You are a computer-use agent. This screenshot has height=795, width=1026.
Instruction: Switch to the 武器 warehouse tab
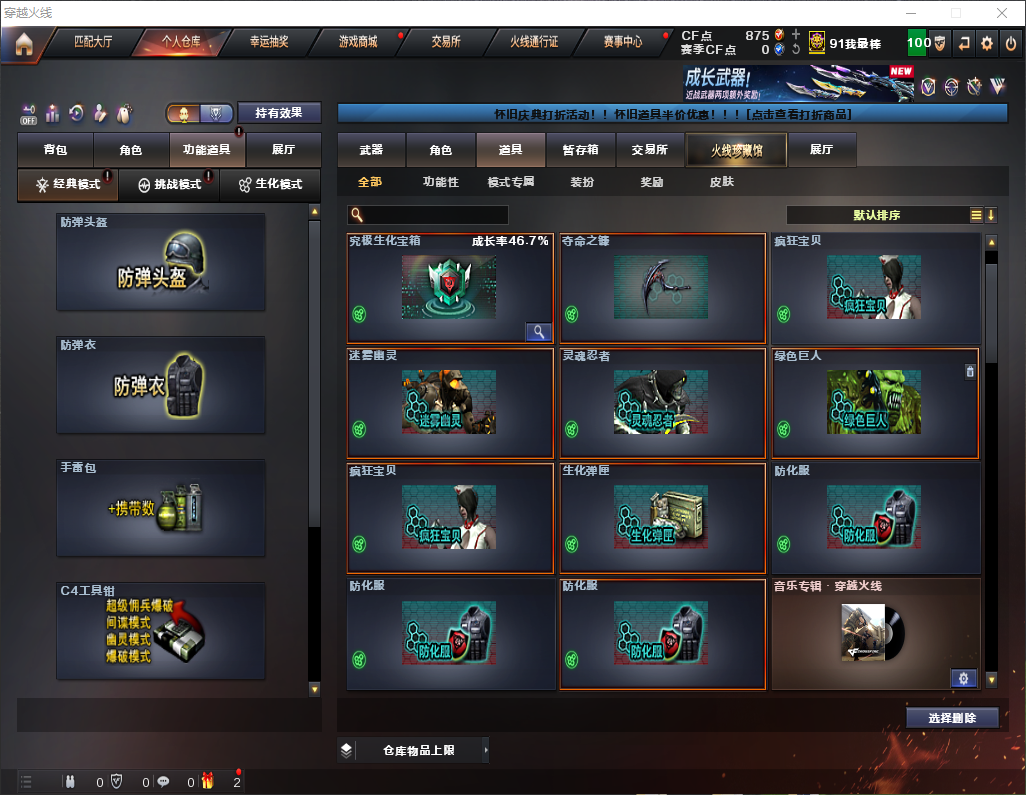[371, 150]
